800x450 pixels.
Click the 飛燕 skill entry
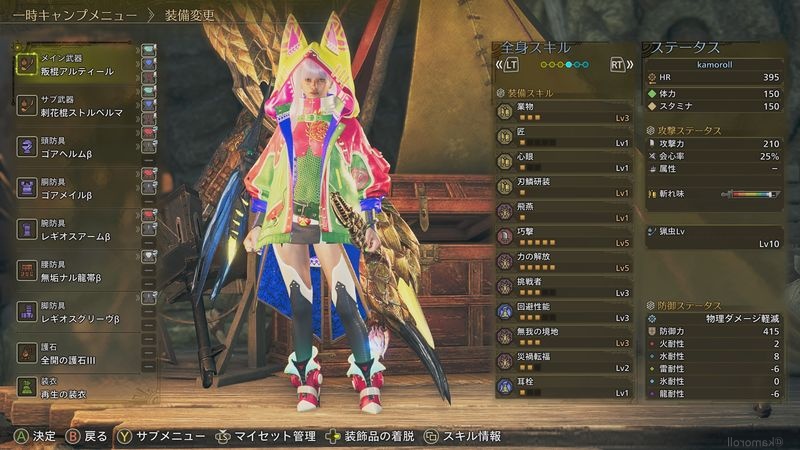point(564,212)
